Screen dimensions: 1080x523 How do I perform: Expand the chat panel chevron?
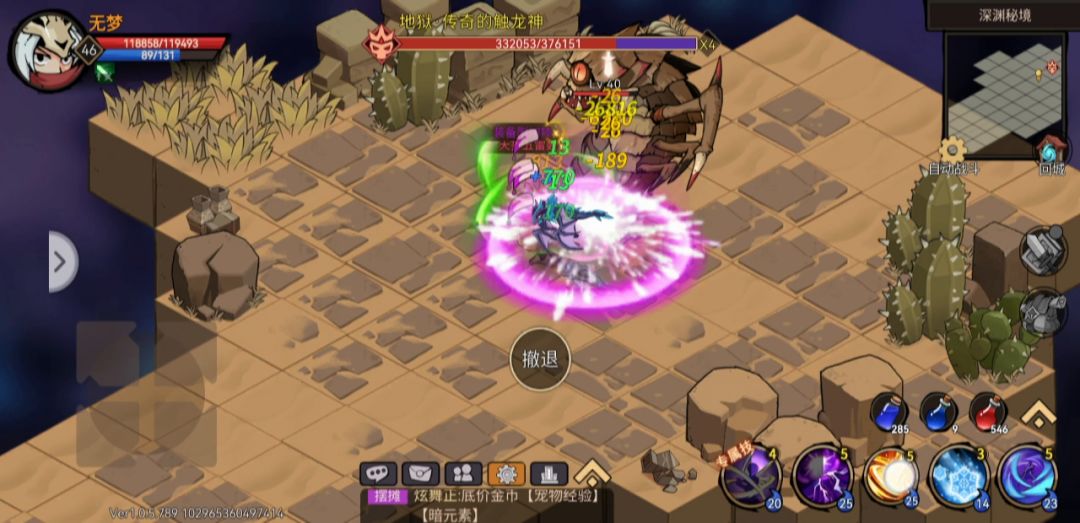592,471
